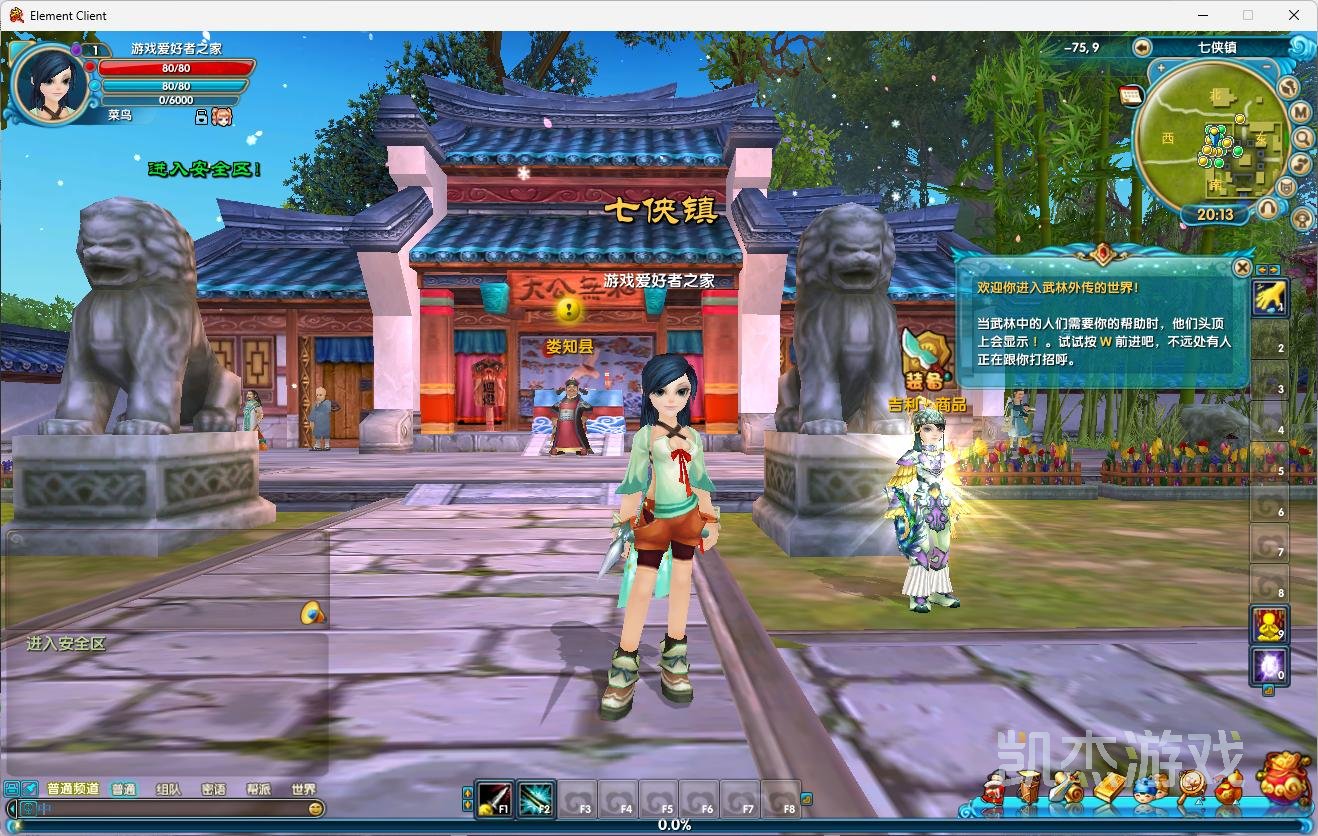Switch chat to the 世界 channel
This screenshot has width=1318, height=836.
click(x=303, y=789)
